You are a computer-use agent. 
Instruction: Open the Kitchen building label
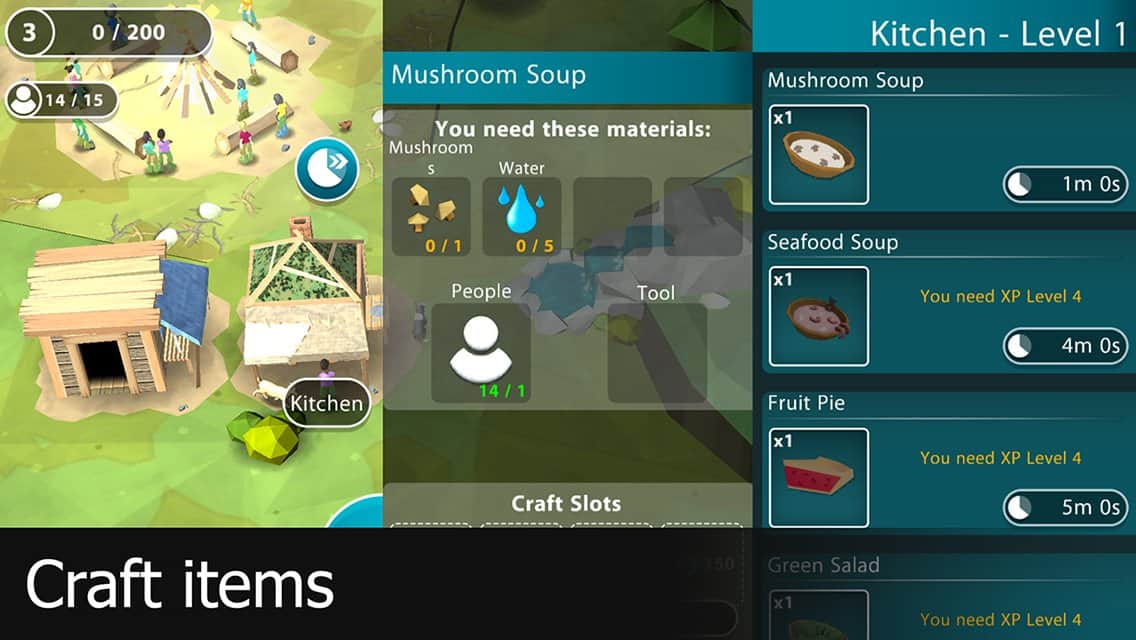coord(326,404)
